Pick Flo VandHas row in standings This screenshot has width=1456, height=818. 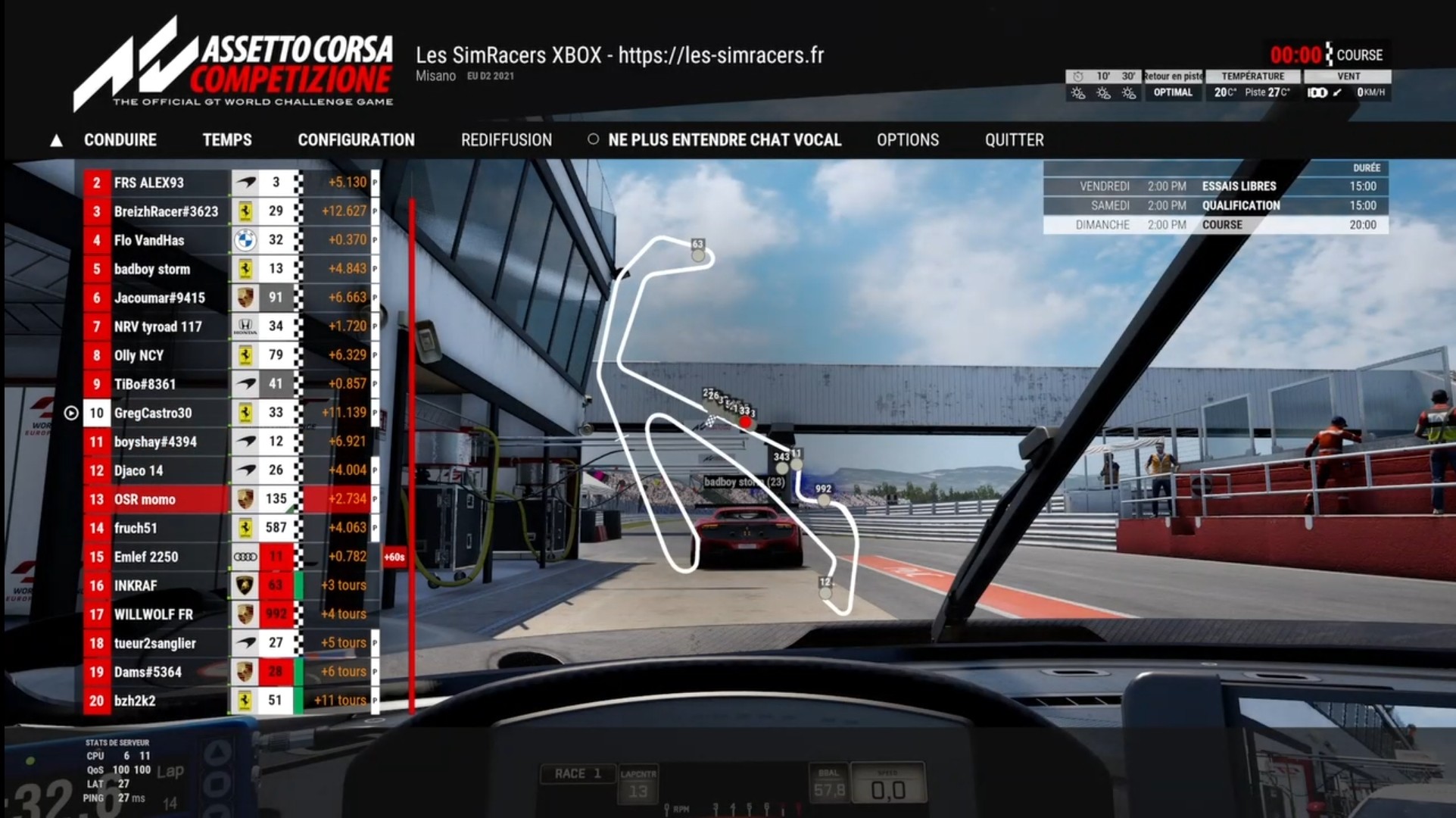click(x=149, y=240)
